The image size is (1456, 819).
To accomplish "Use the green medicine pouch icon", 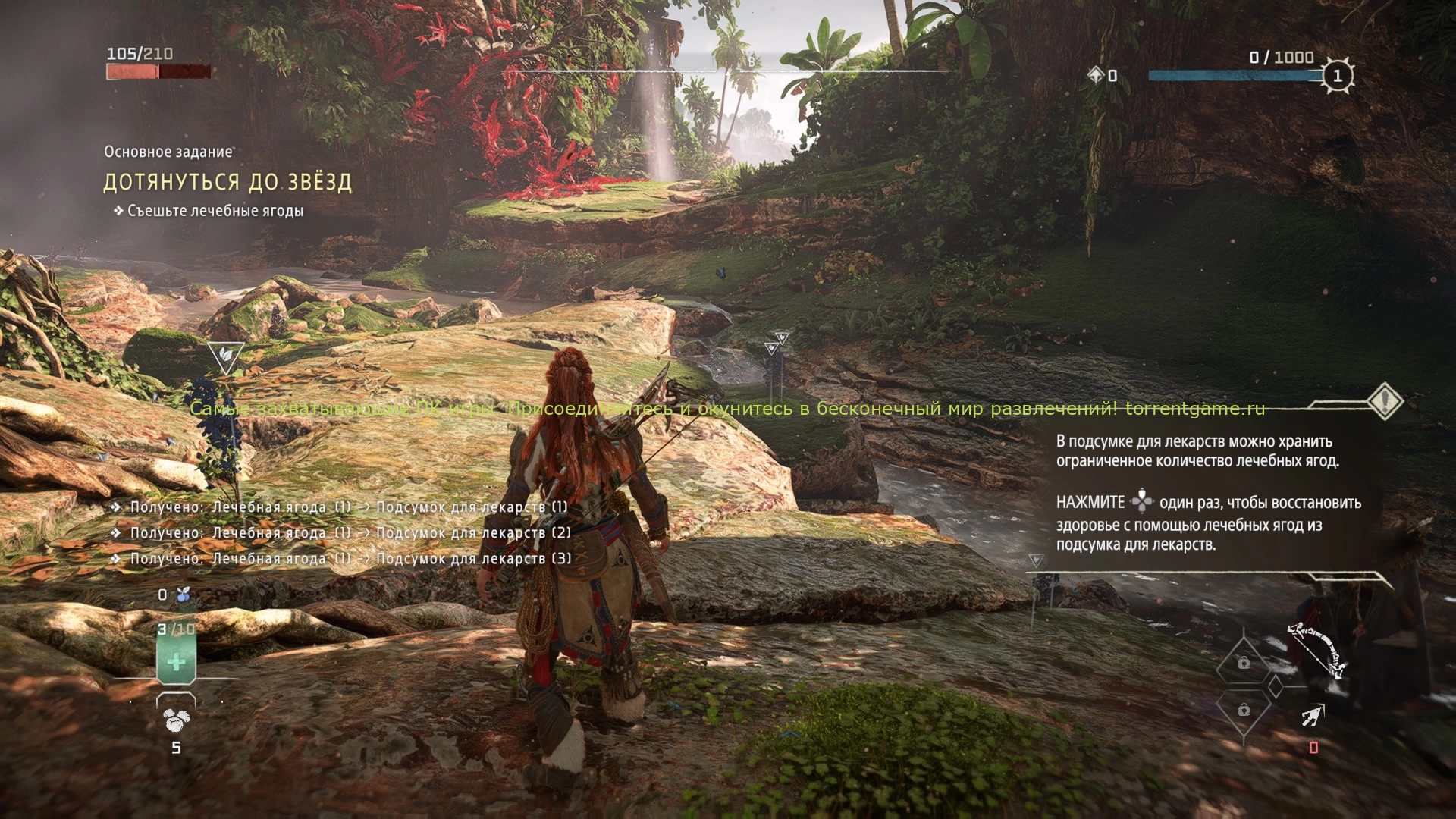I will point(176,660).
